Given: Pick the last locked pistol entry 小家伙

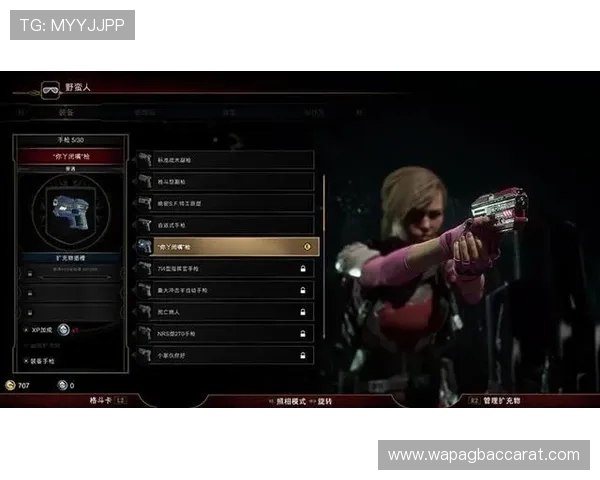Looking at the screenshot, I should point(225,355).
